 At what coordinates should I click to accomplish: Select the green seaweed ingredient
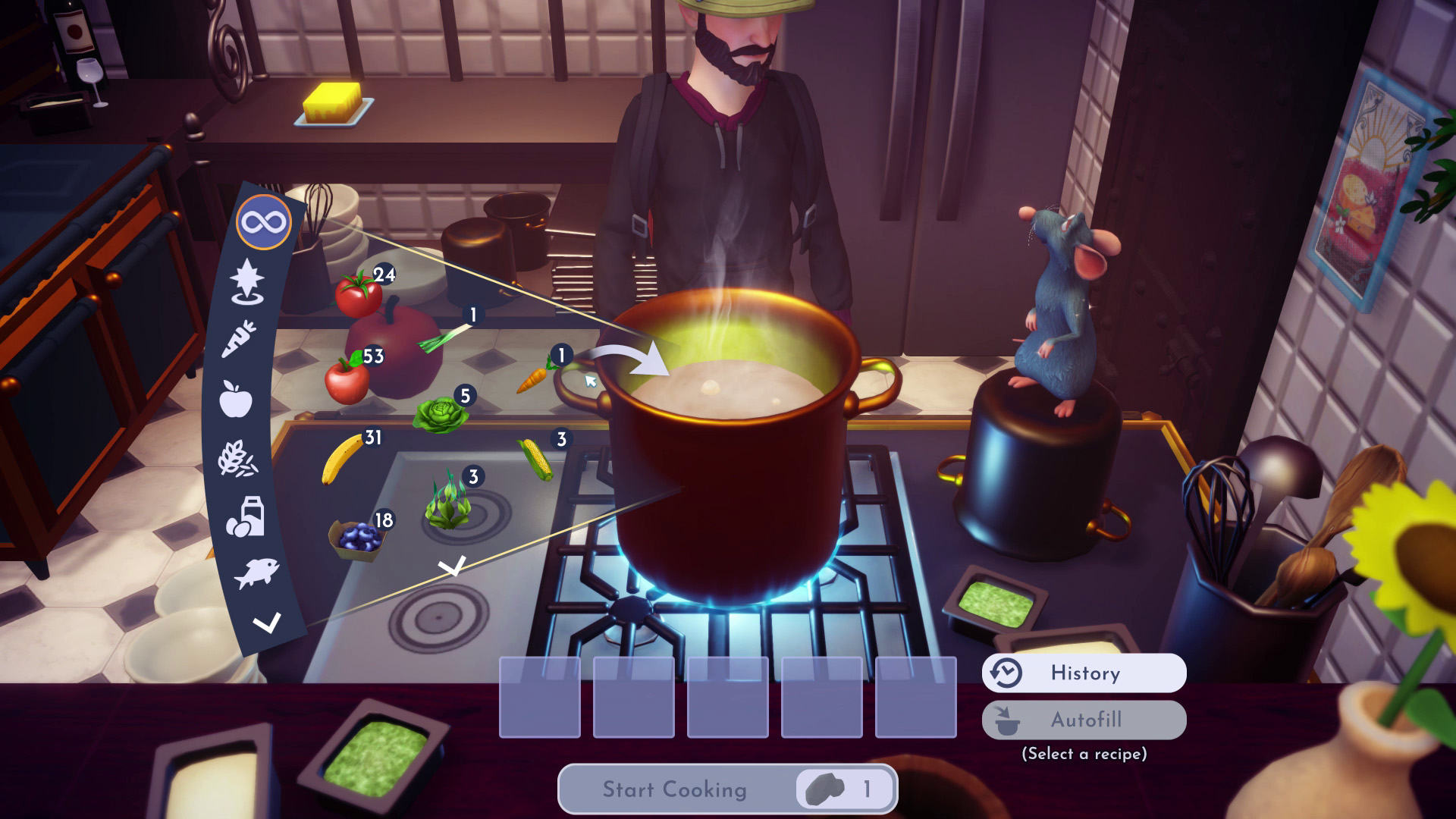coord(447,501)
